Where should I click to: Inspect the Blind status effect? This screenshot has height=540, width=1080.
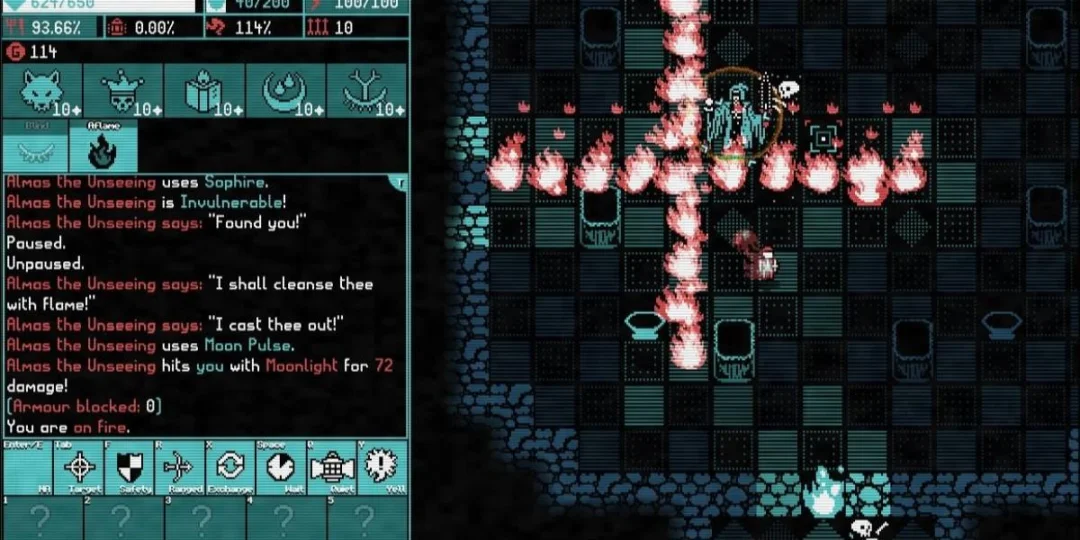click(36, 150)
